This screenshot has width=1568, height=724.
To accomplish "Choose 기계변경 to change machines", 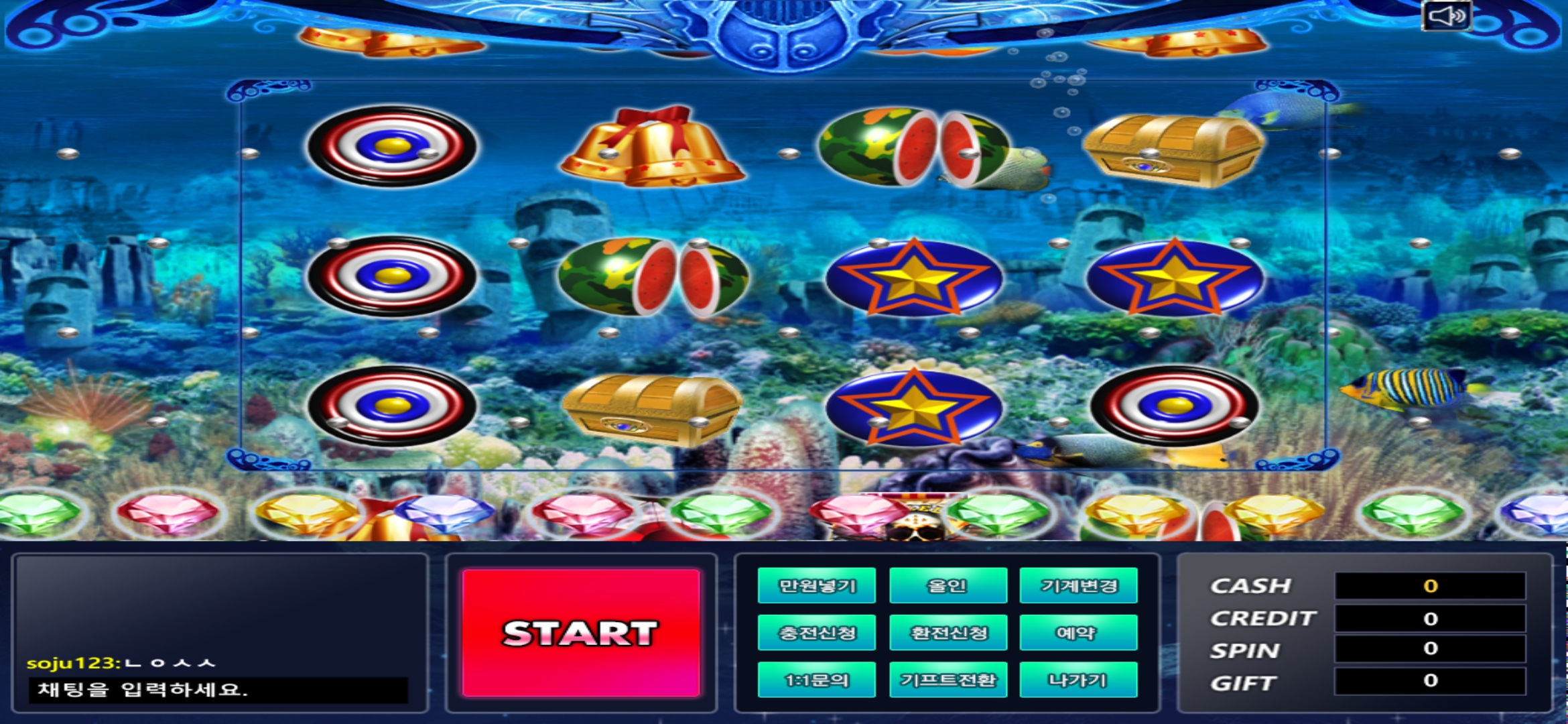I will [x=1077, y=585].
